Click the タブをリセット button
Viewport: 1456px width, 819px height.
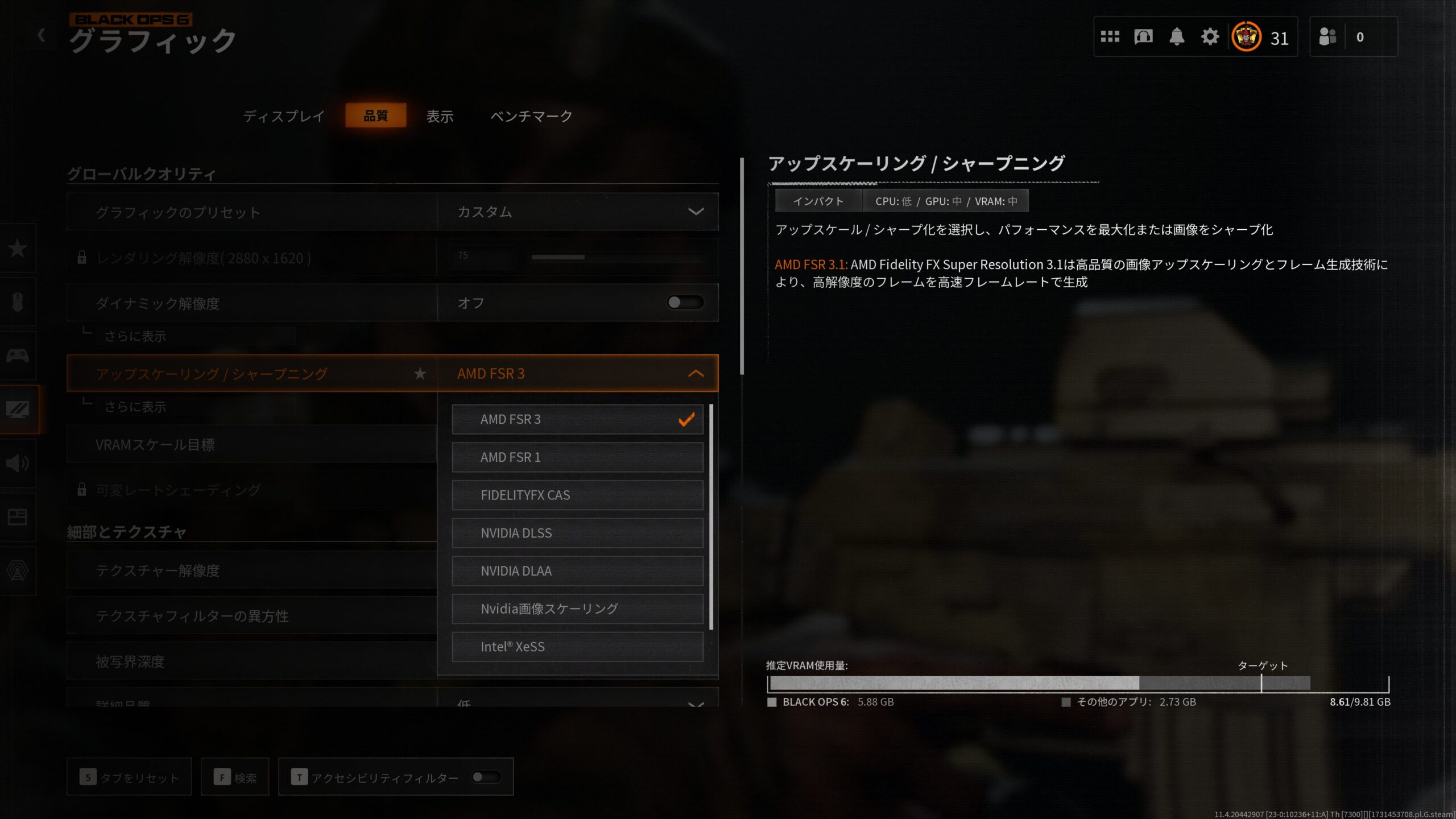pyautogui.click(x=129, y=777)
